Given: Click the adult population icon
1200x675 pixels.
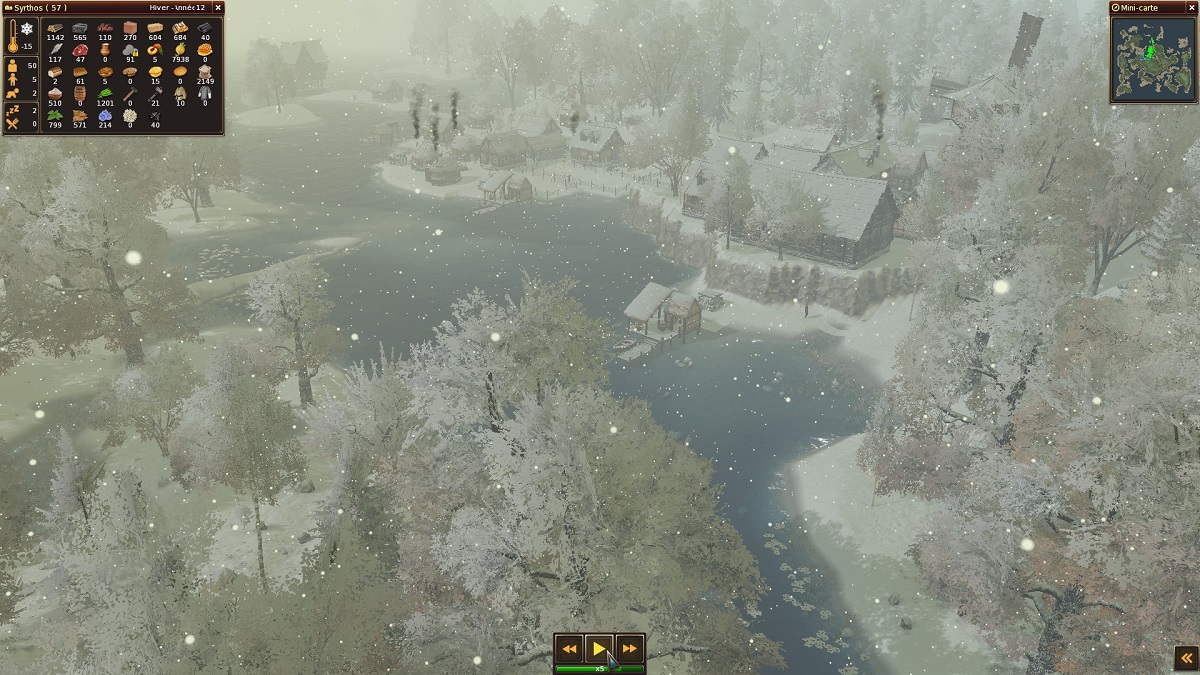Looking at the screenshot, I should 13,67.
